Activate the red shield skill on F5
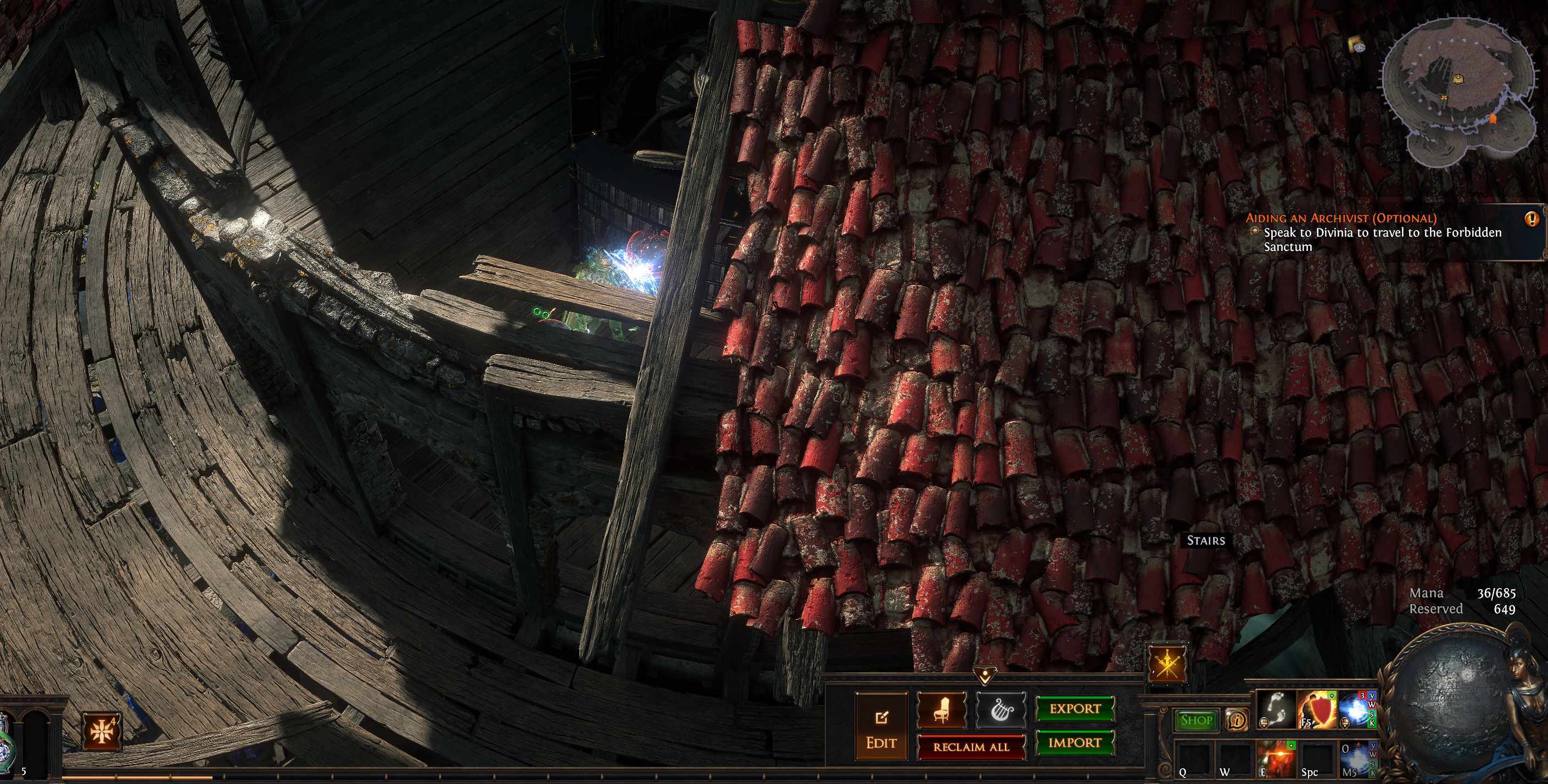1548x784 pixels. point(1317,709)
